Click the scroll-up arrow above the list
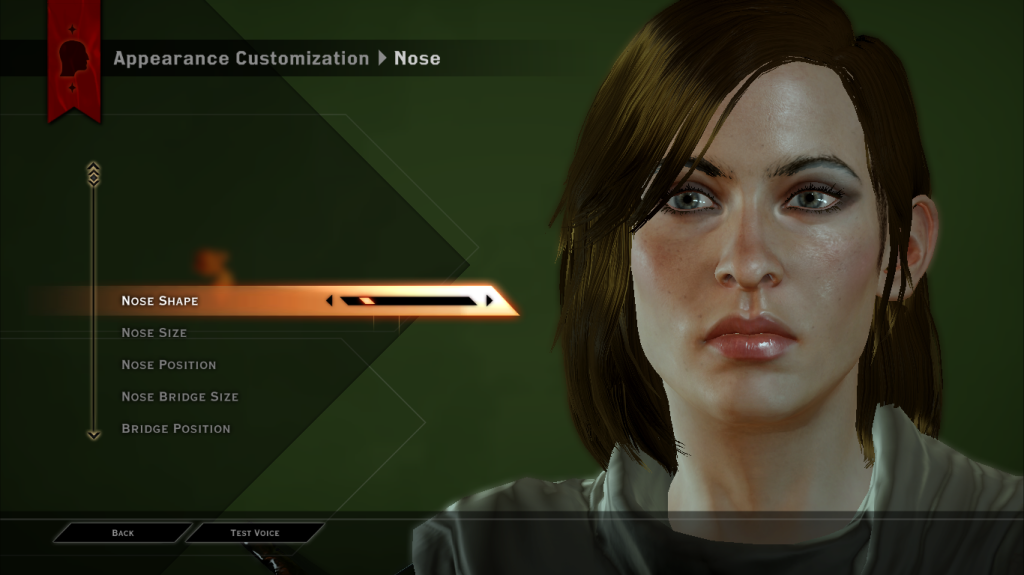 click(93, 173)
